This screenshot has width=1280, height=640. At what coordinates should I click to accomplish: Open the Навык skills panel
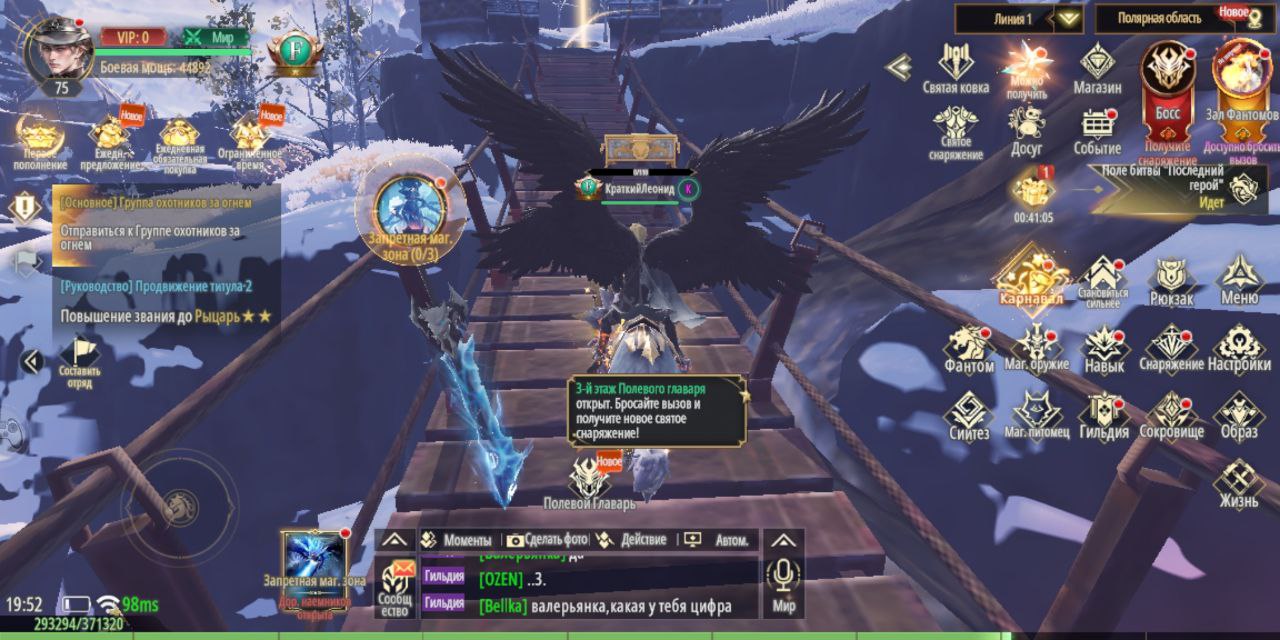tap(1104, 348)
